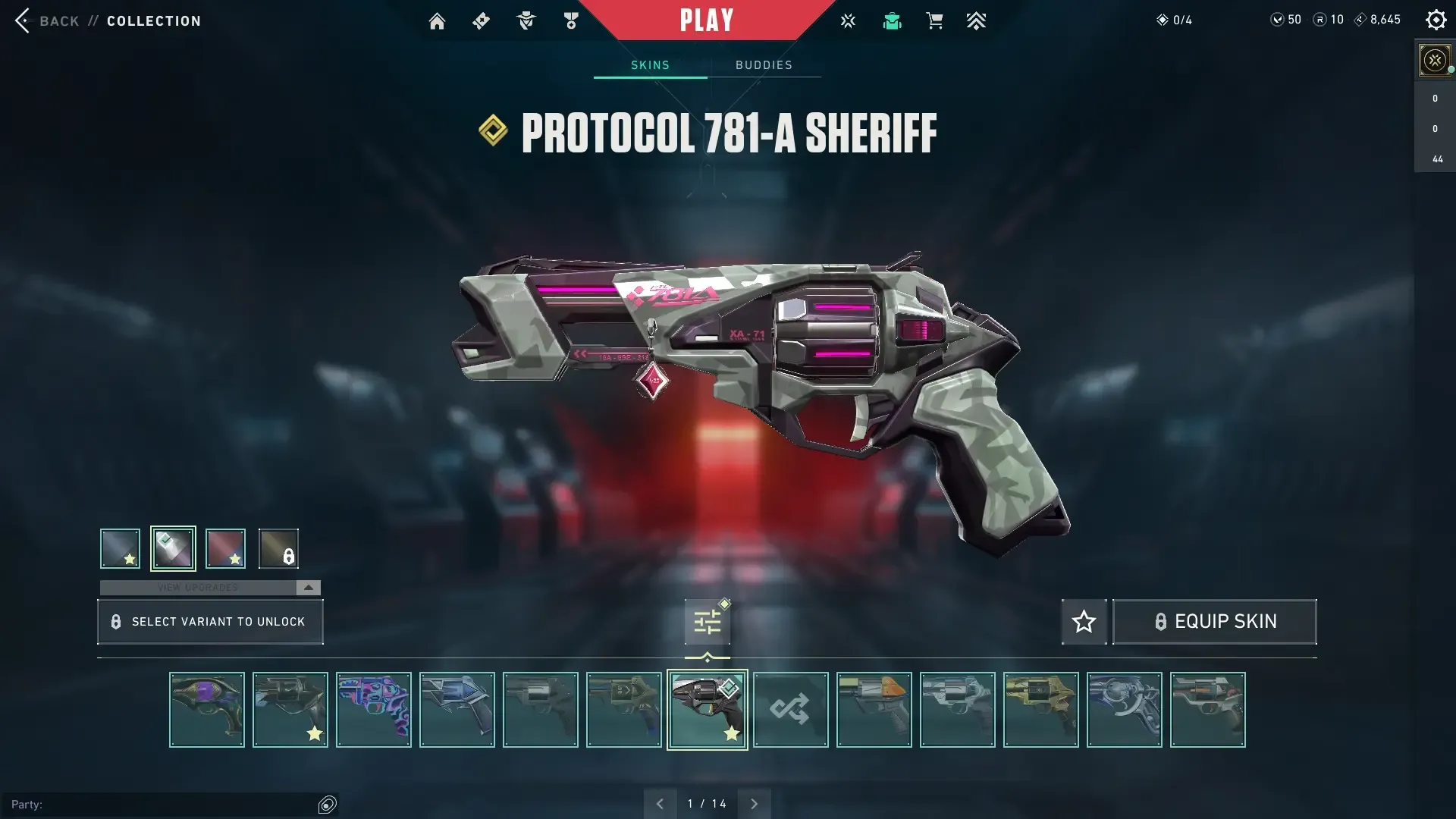Expand the View Upgrades arrow
This screenshot has height=819, width=1456.
point(308,588)
